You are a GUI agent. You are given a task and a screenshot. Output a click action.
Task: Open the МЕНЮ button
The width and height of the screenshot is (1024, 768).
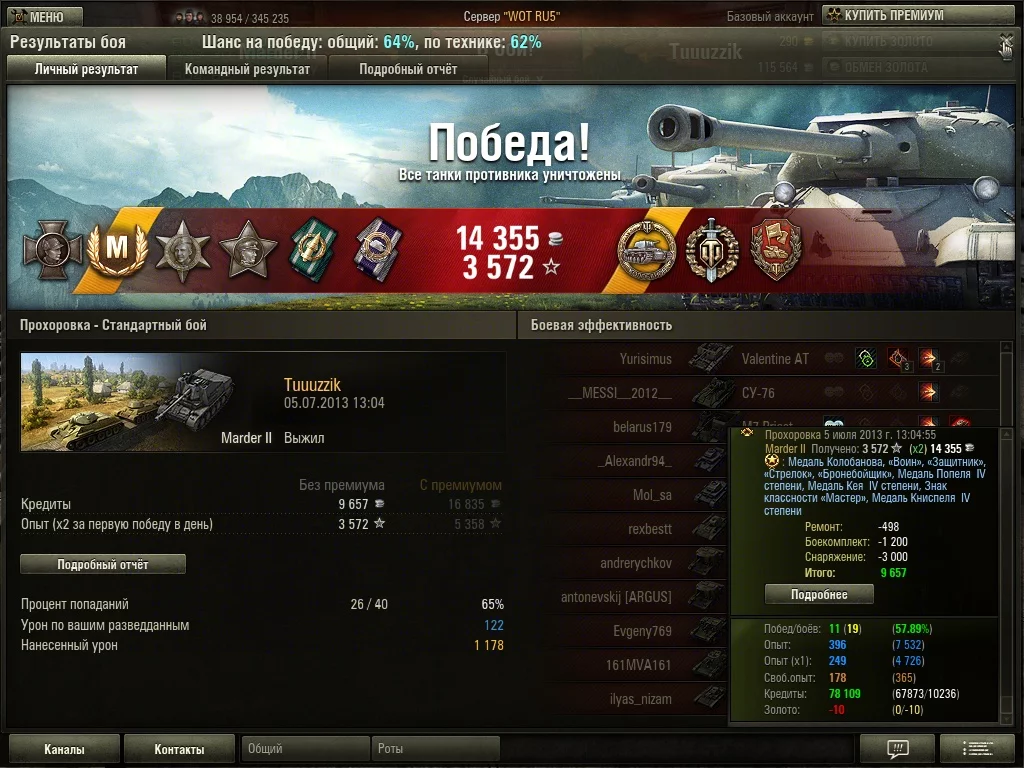44,17
